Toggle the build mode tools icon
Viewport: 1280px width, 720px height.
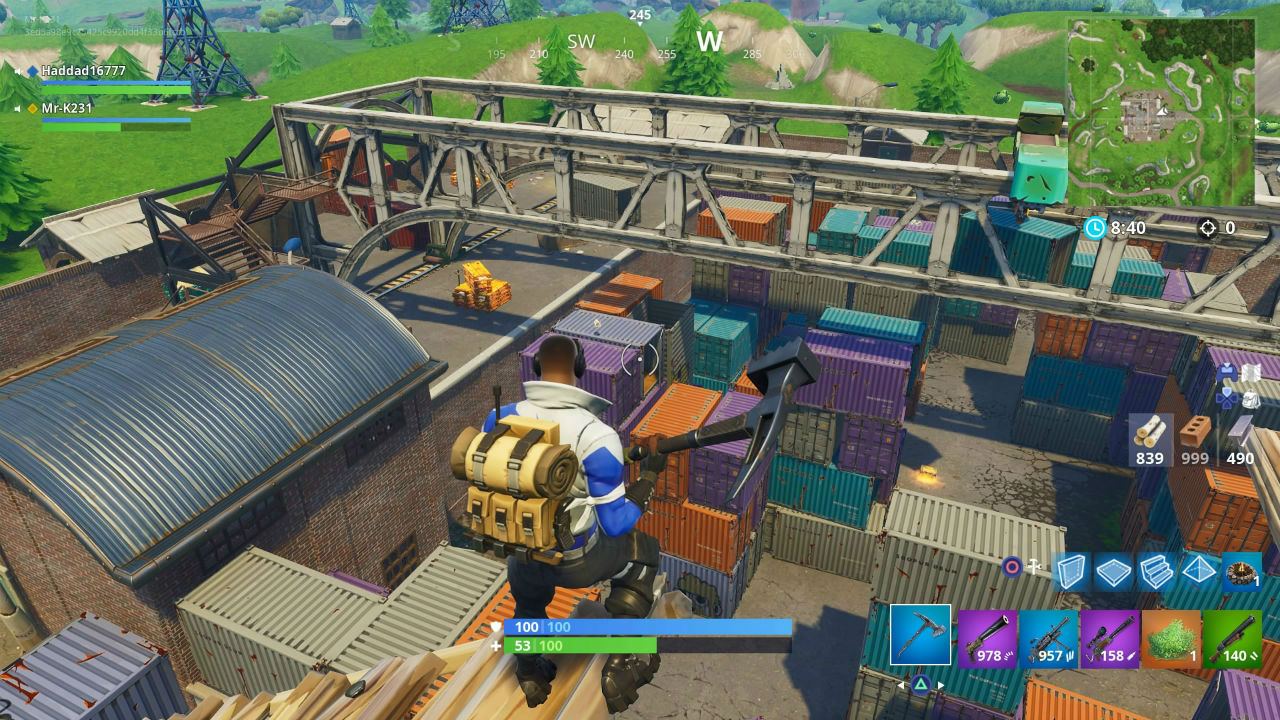[x=1034, y=567]
